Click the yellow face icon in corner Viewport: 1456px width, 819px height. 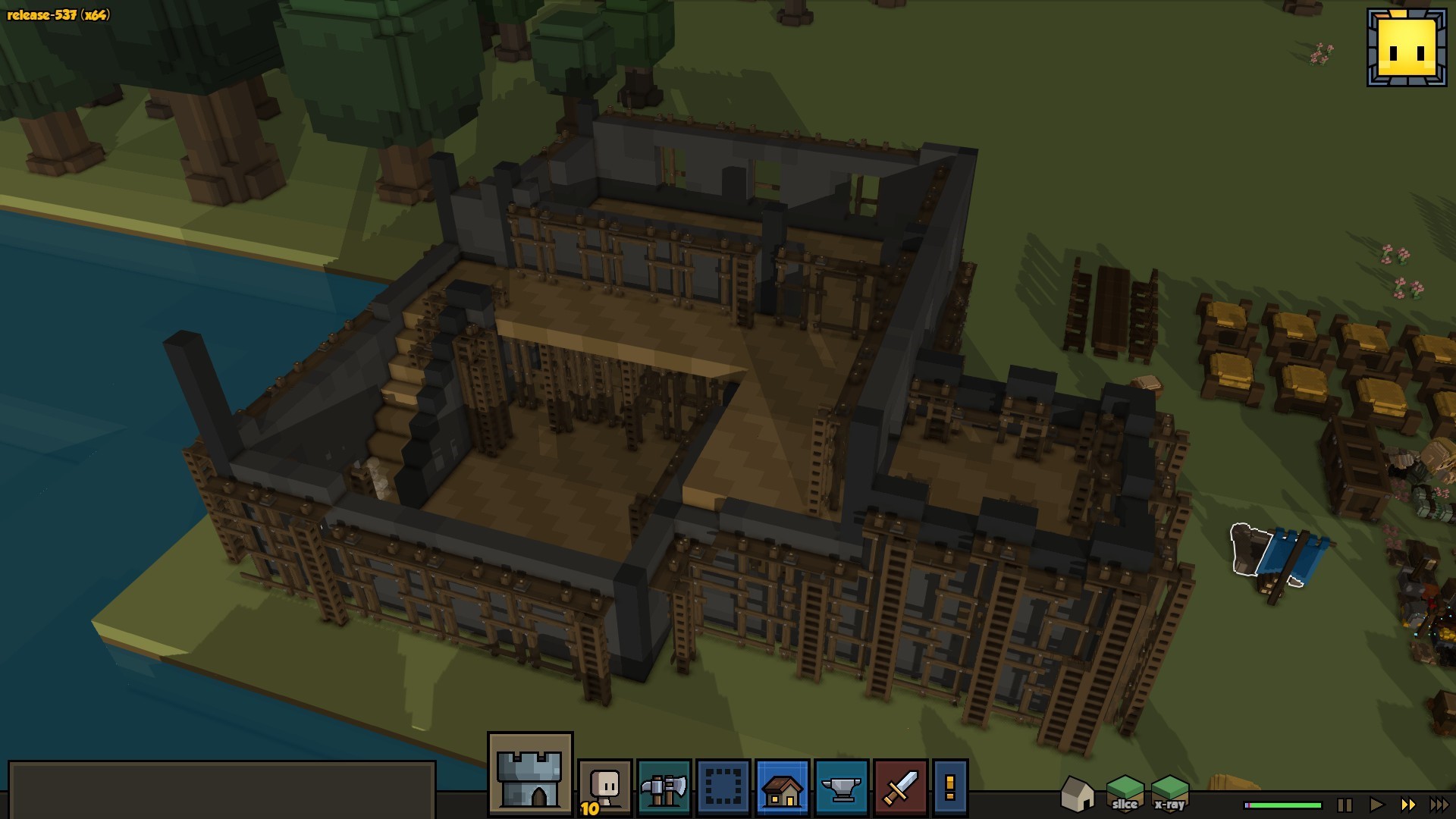tap(1406, 48)
